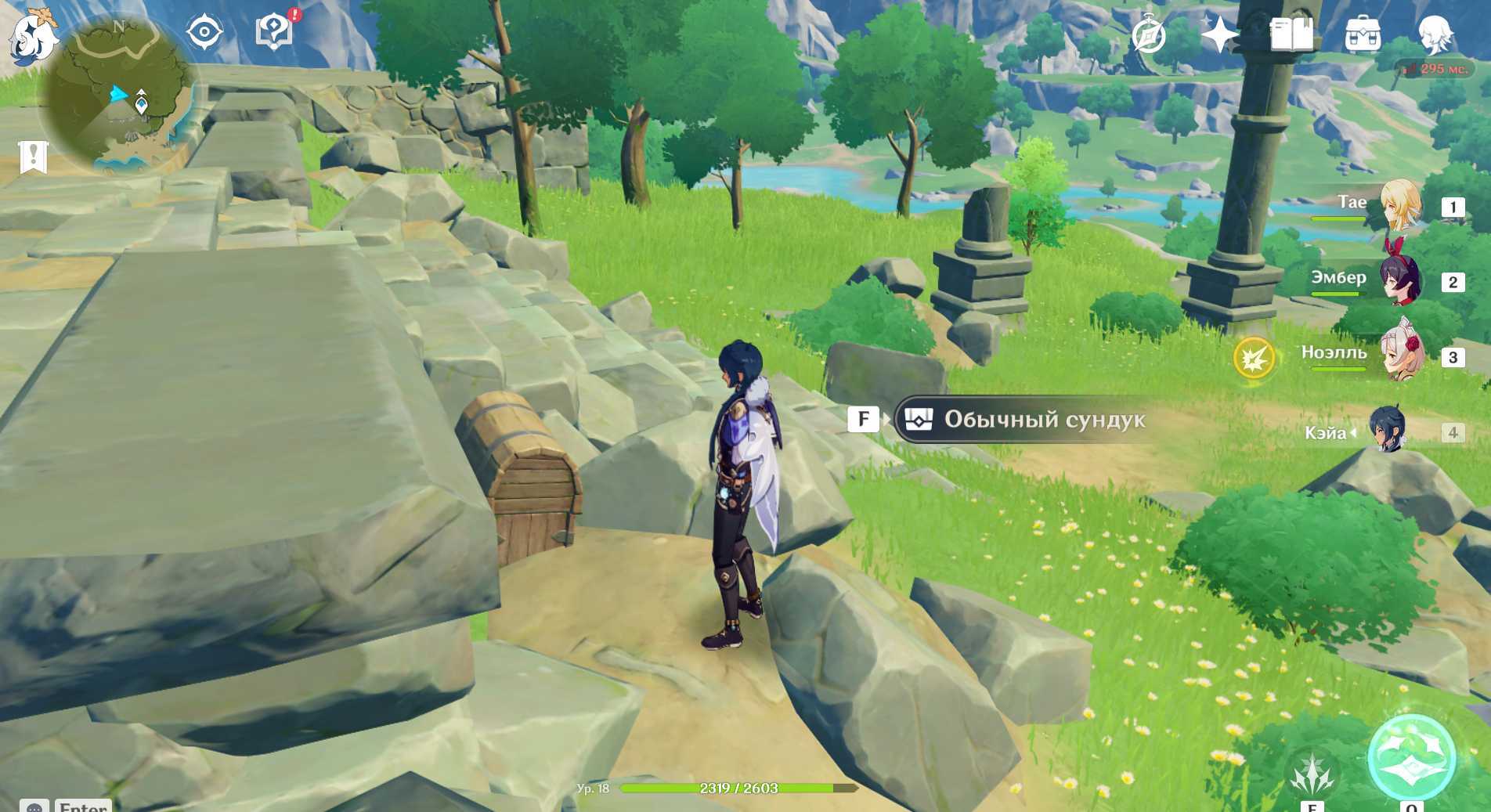Switch to party member Эмбер
This screenshot has width=1491, height=812.
click(1399, 281)
